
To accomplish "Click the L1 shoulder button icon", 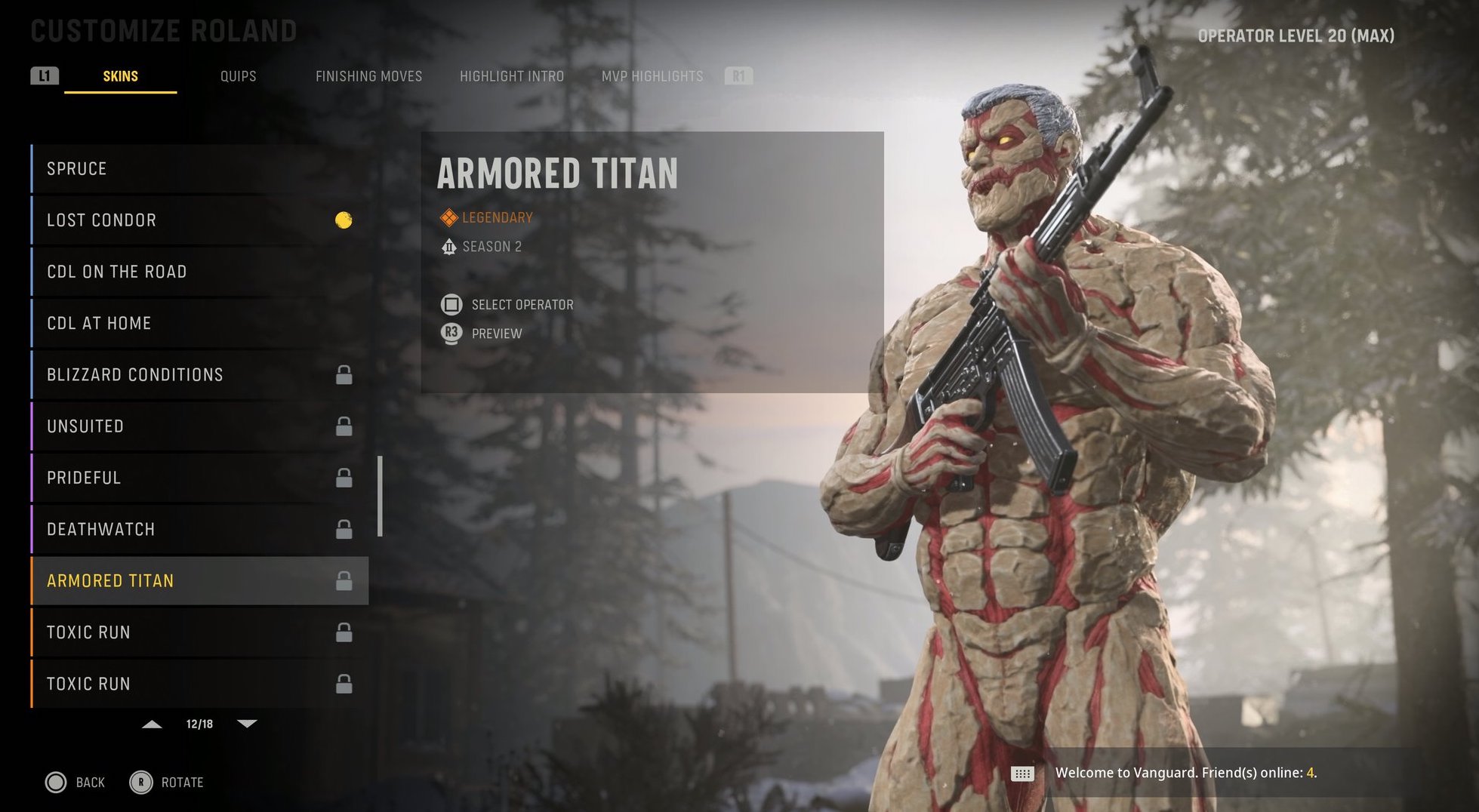I will coord(44,75).
